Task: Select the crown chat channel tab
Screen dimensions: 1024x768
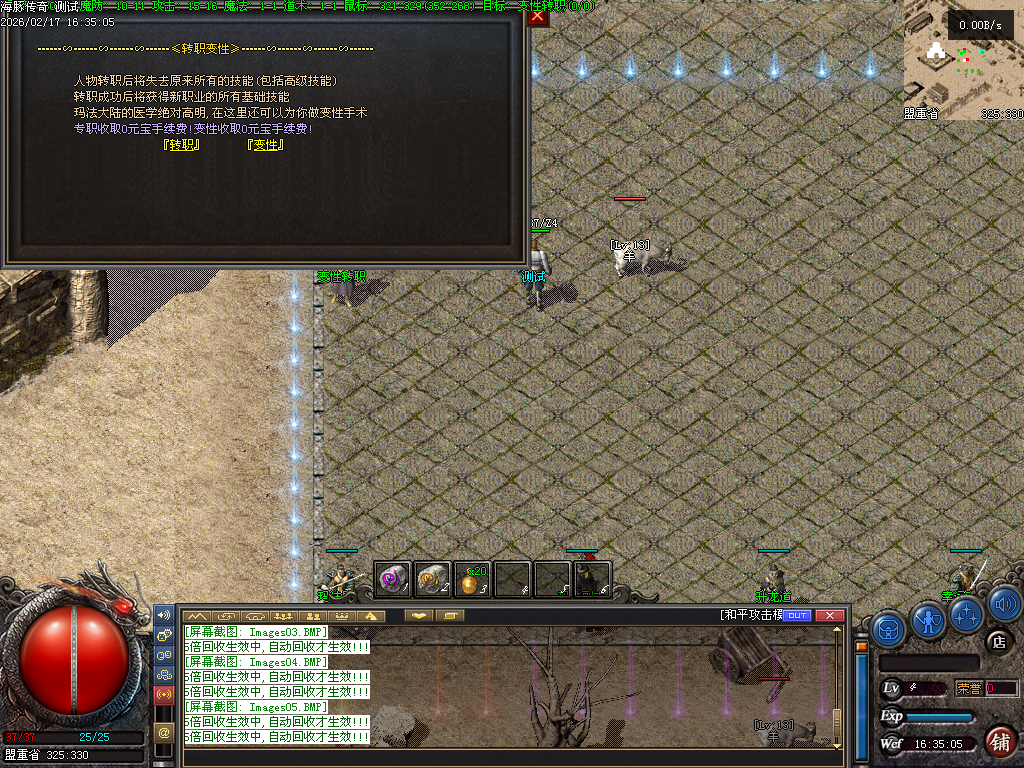Action: [x=342, y=616]
